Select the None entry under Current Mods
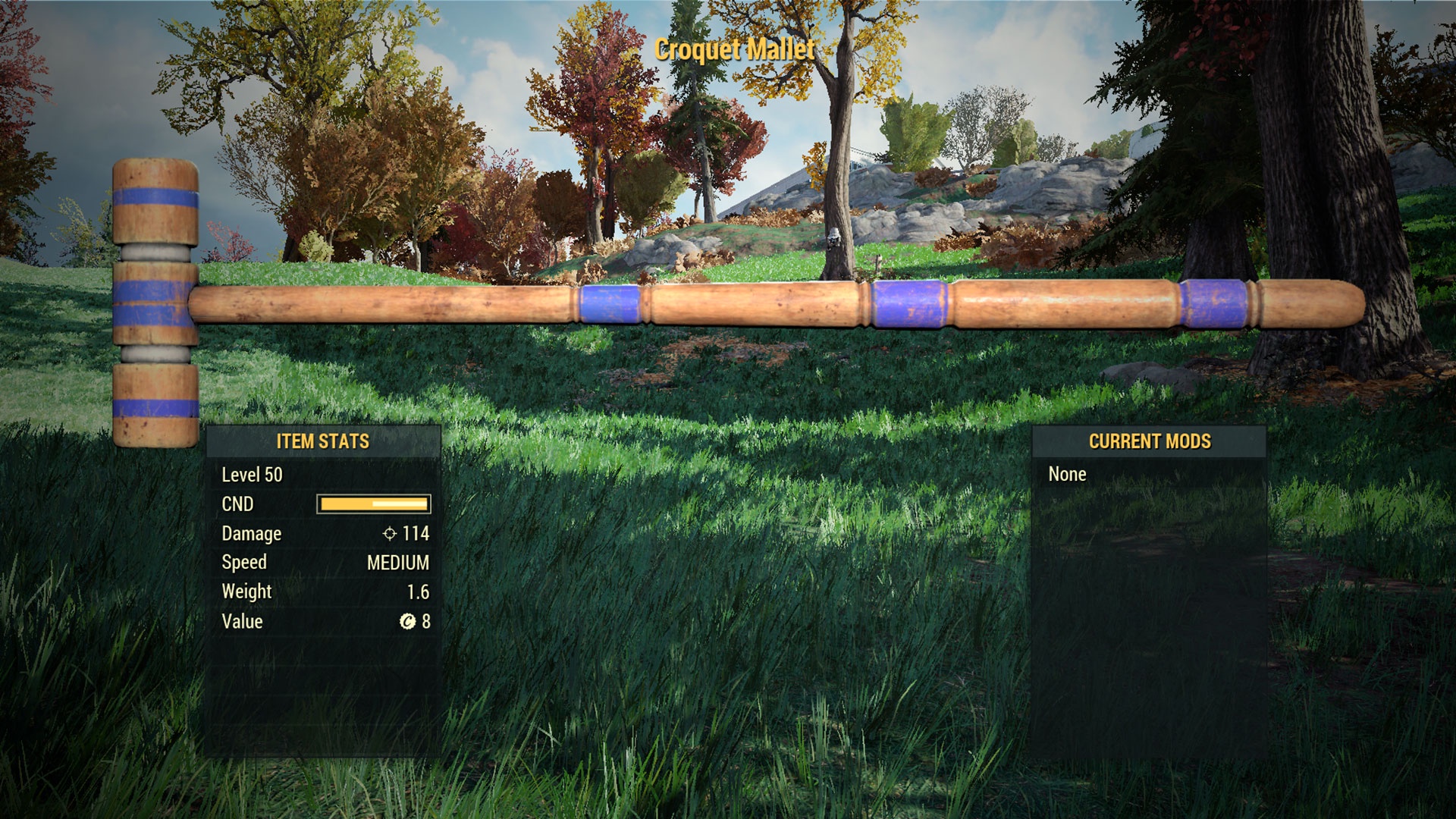 (x=1067, y=475)
